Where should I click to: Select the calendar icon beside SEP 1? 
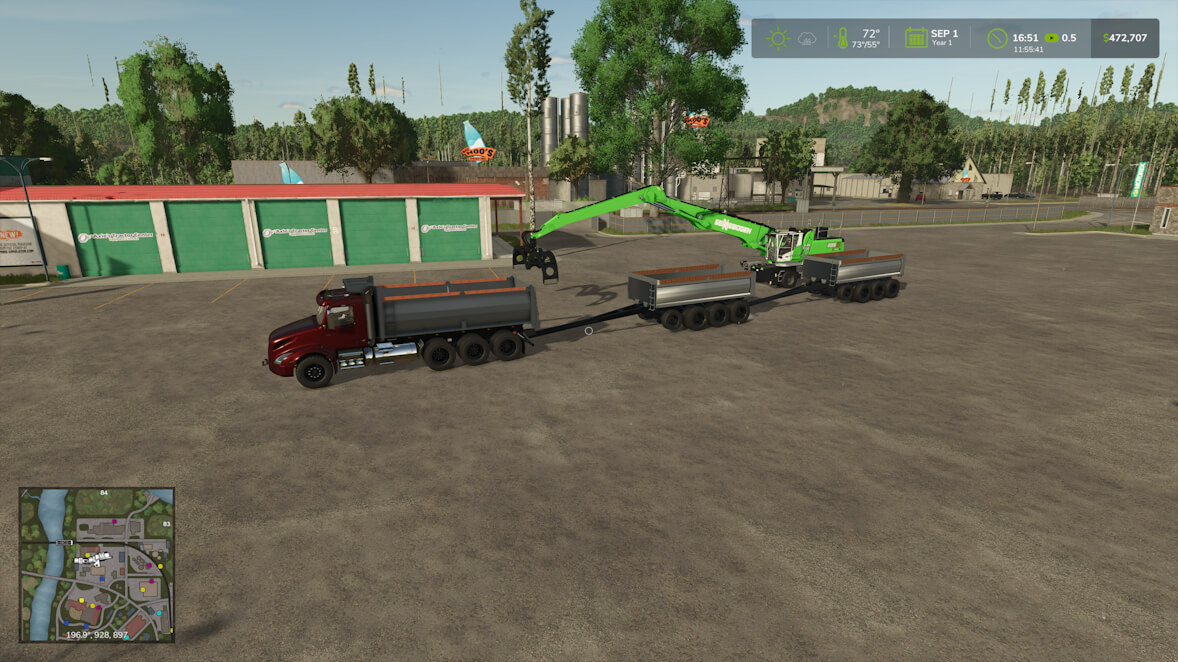(915, 38)
